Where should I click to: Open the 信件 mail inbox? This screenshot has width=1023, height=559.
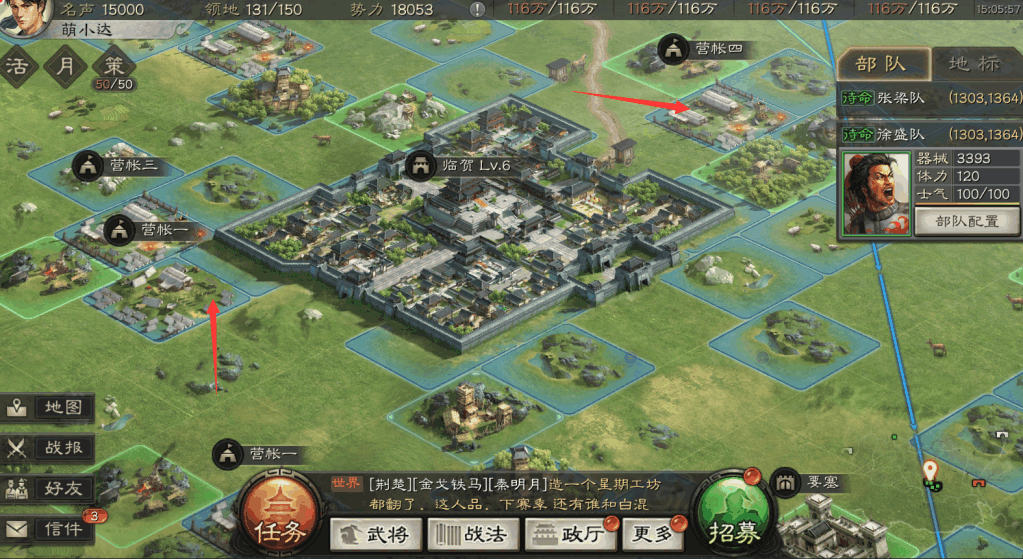point(50,529)
